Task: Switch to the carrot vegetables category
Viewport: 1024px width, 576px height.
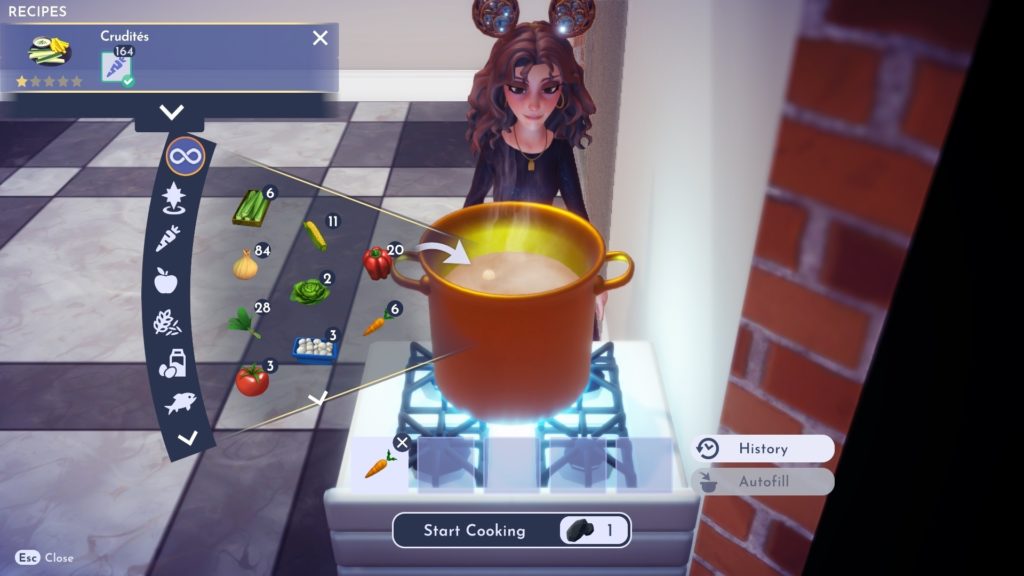Action: click(169, 238)
